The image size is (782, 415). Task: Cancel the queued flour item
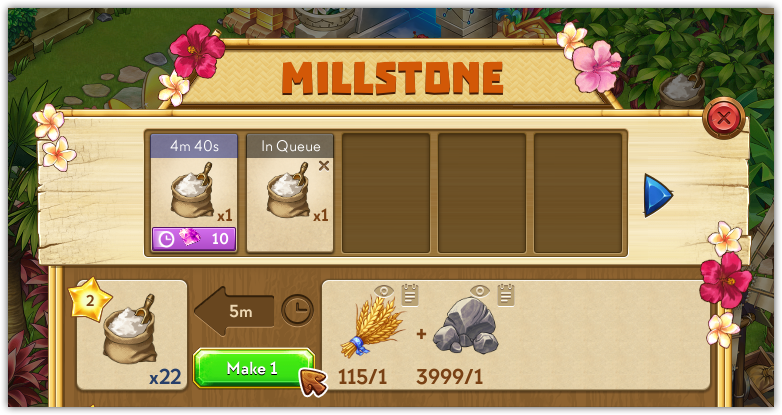323,166
